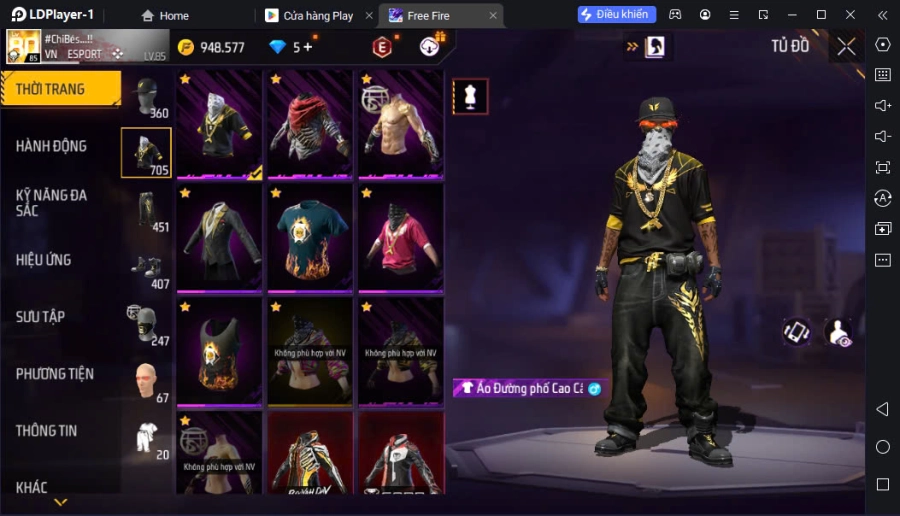The height and width of the screenshot is (516, 900).
Task: Select the teal flaming t-shirt
Action: (x=310, y=238)
